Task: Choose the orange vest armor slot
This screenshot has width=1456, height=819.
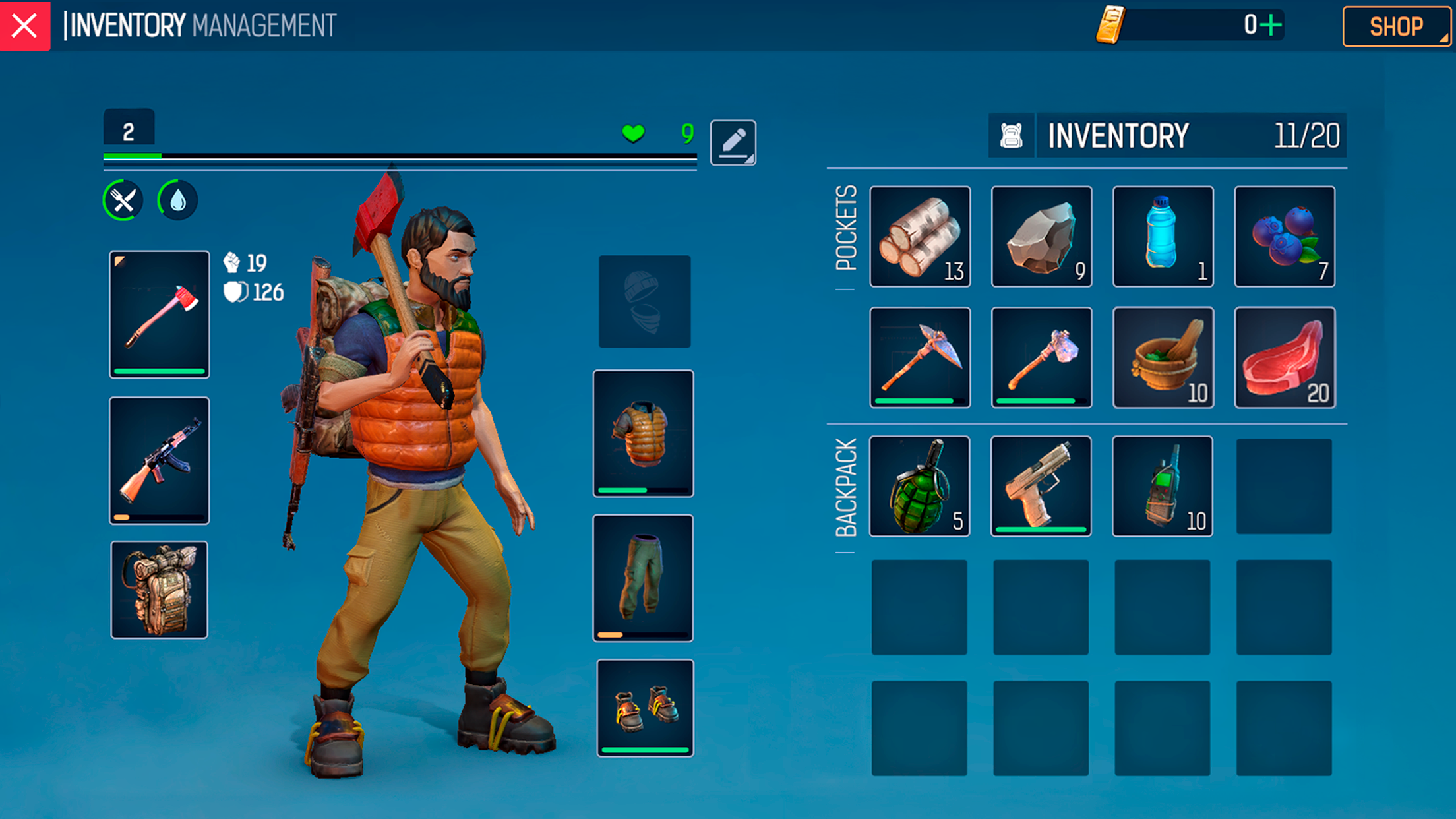Action: click(x=644, y=433)
